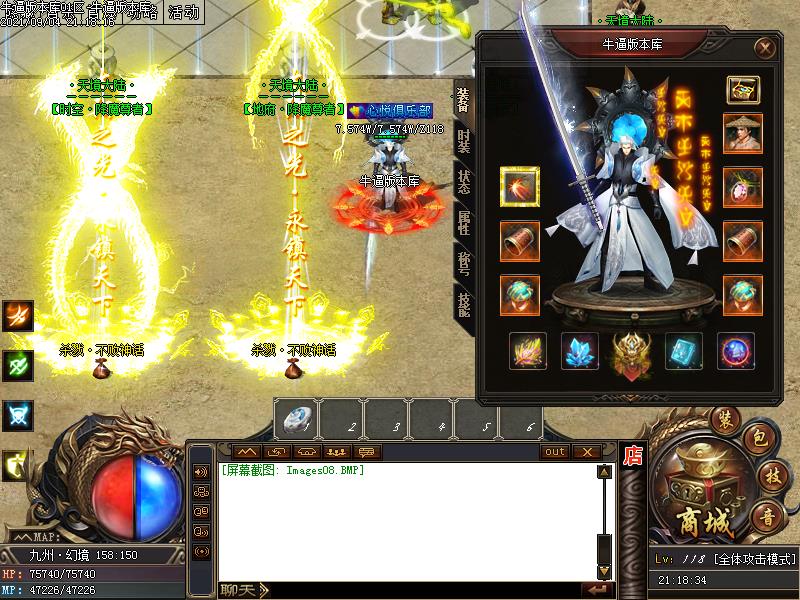Close the character equipment panel
Image resolution: width=800 pixels, height=600 pixels.
[765, 47]
